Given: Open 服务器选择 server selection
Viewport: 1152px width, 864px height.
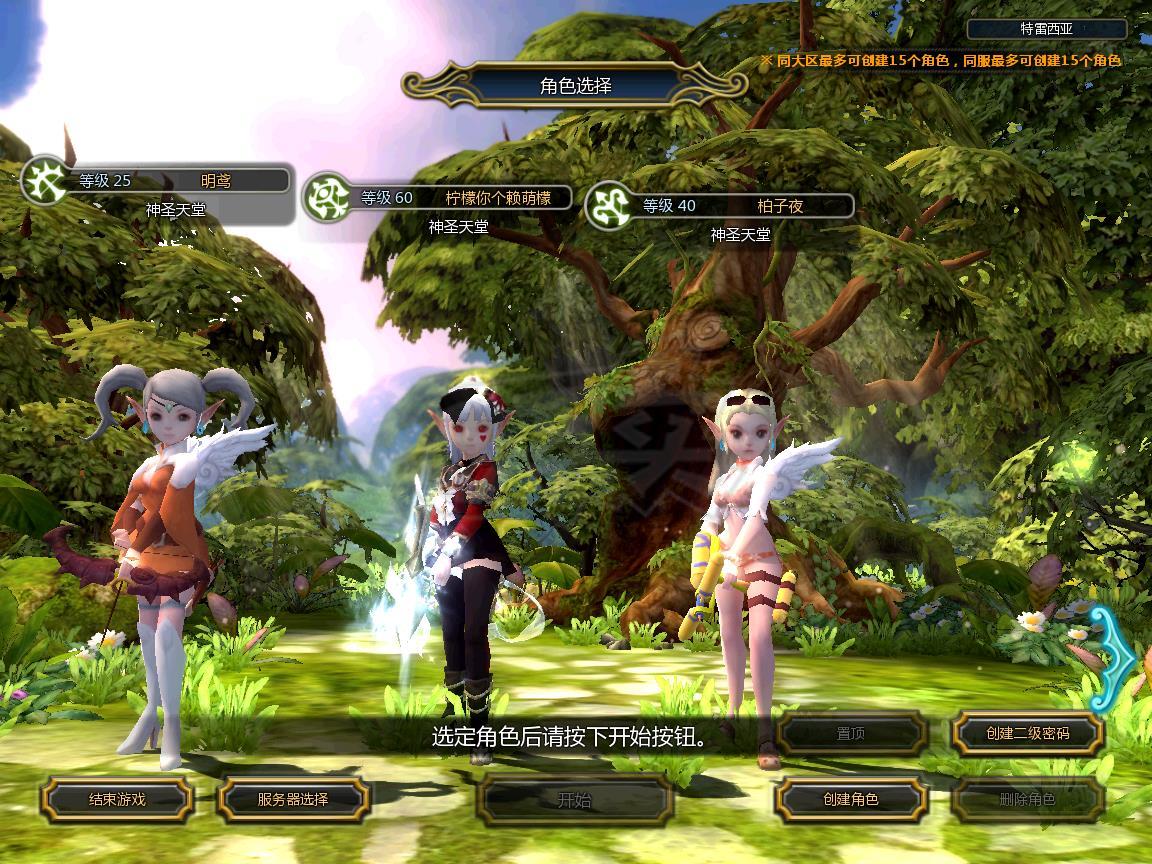Looking at the screenshot, I should click(293, 799).
